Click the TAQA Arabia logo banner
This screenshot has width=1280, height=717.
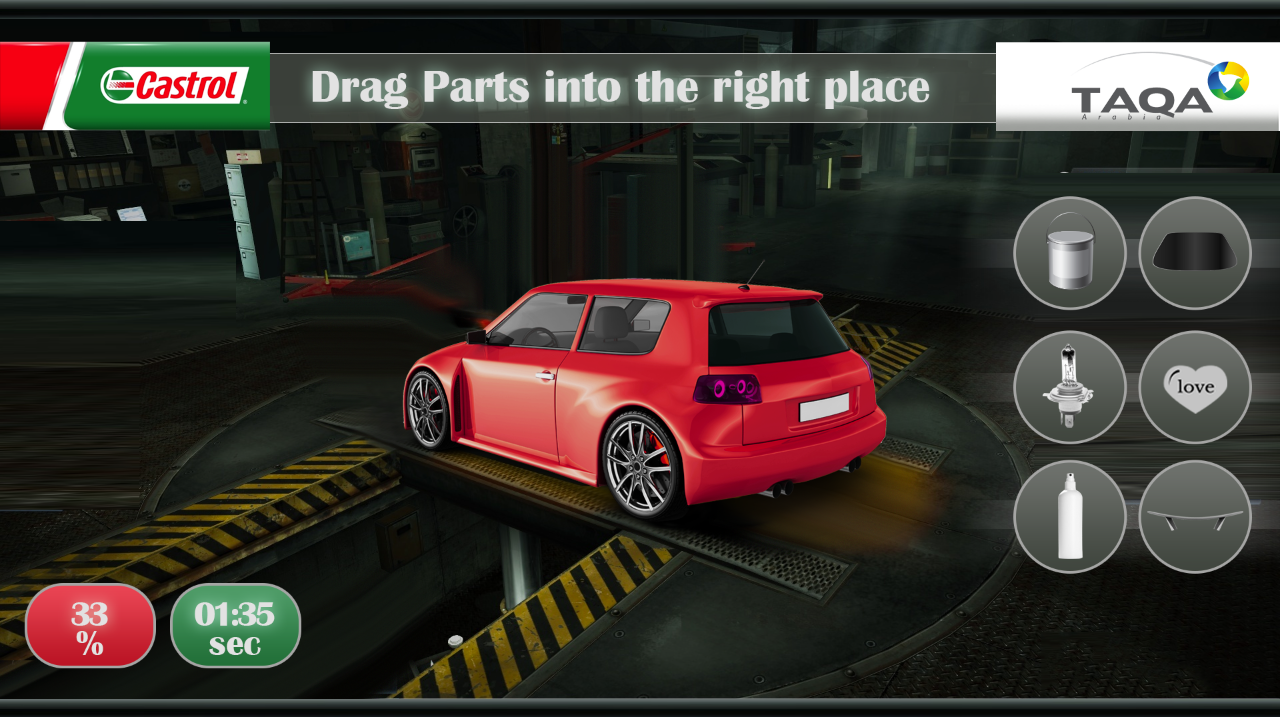tap(1138, 87)
